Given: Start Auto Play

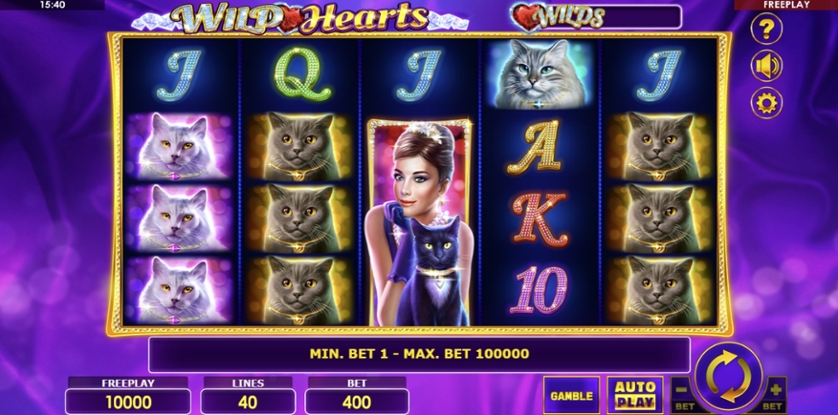Looking at the screenshot, I should click(x=635, y=394).
